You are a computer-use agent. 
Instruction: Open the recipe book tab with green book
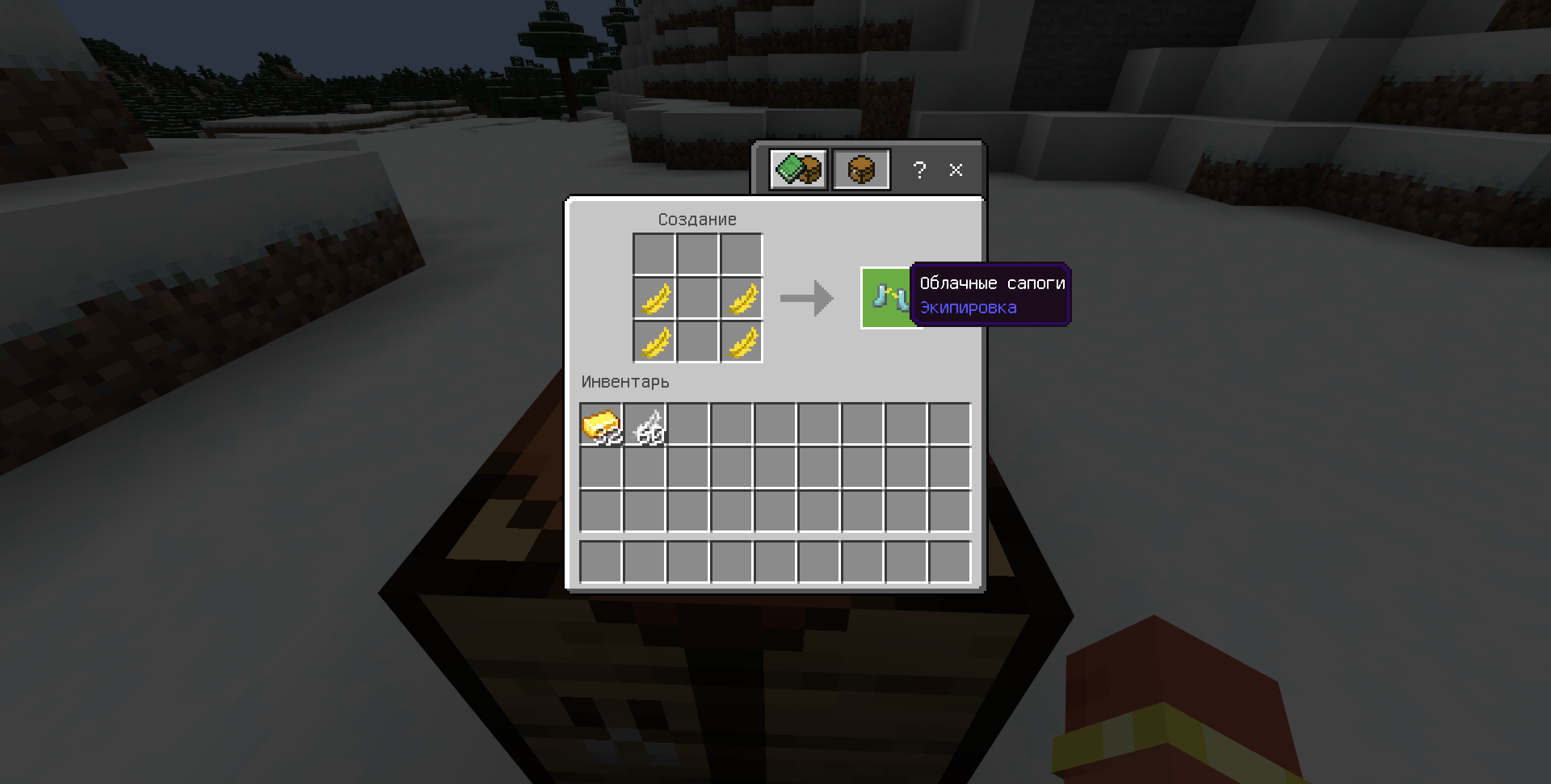pyautogui.click(x=798, y=170)
